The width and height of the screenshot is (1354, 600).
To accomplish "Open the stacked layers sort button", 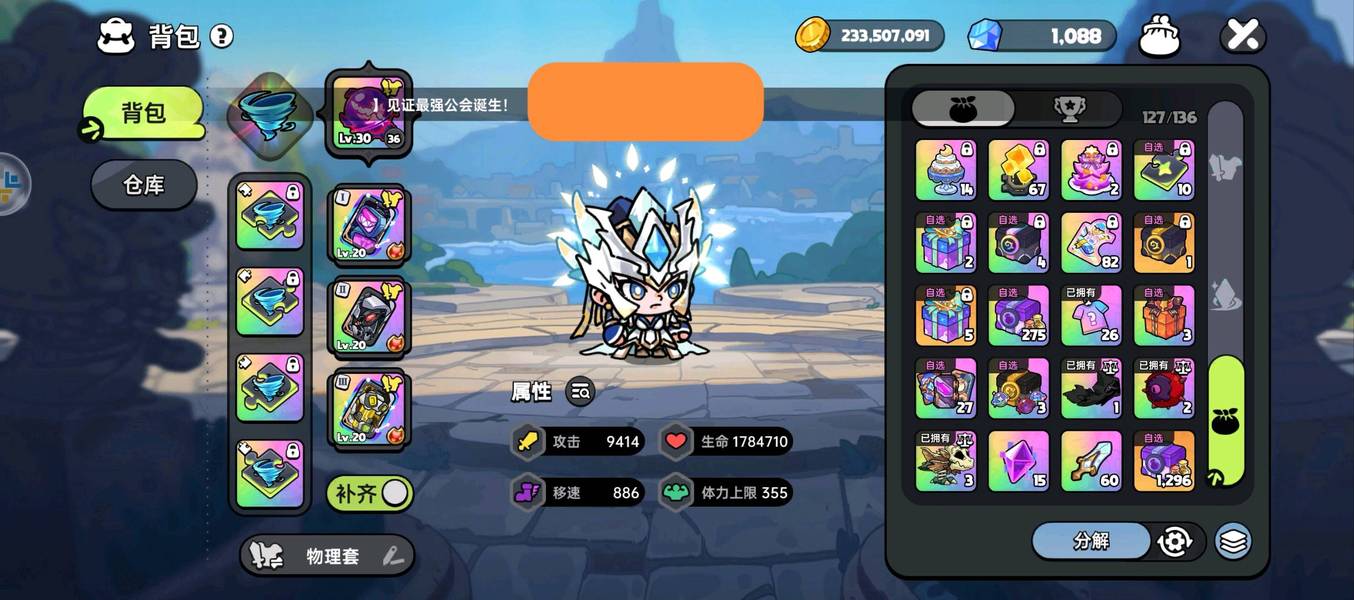I will 1234,541.
